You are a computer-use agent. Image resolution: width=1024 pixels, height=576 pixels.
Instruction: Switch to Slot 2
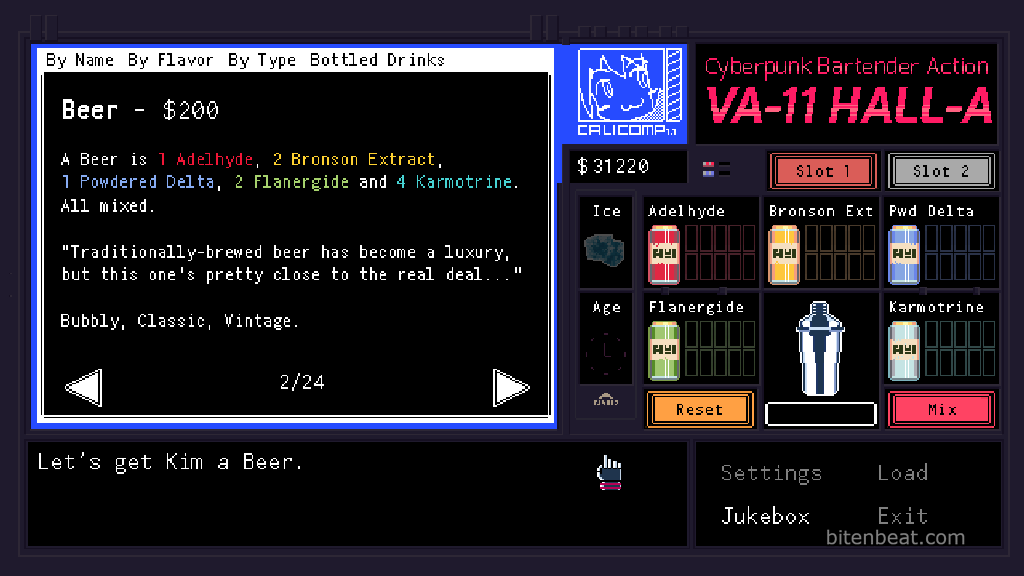point(940,171)
